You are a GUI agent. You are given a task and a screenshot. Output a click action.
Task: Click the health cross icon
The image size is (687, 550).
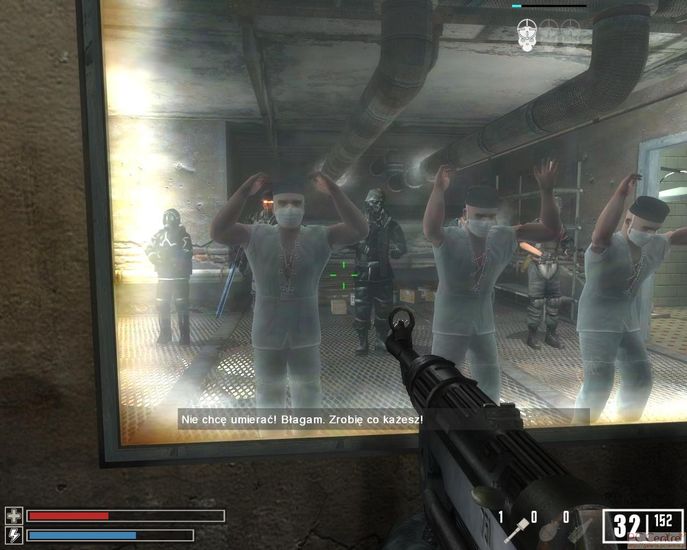14,516
